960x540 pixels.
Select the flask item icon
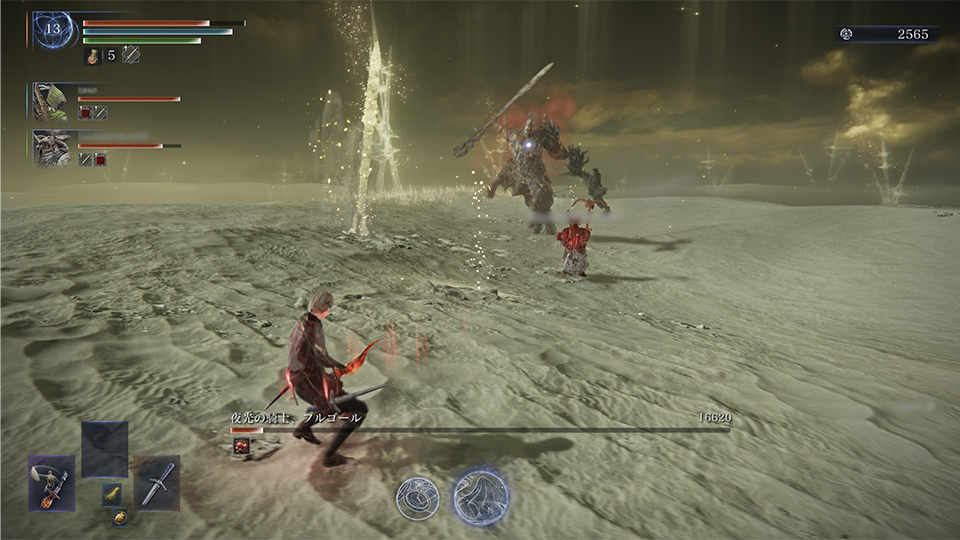(92, 56)
